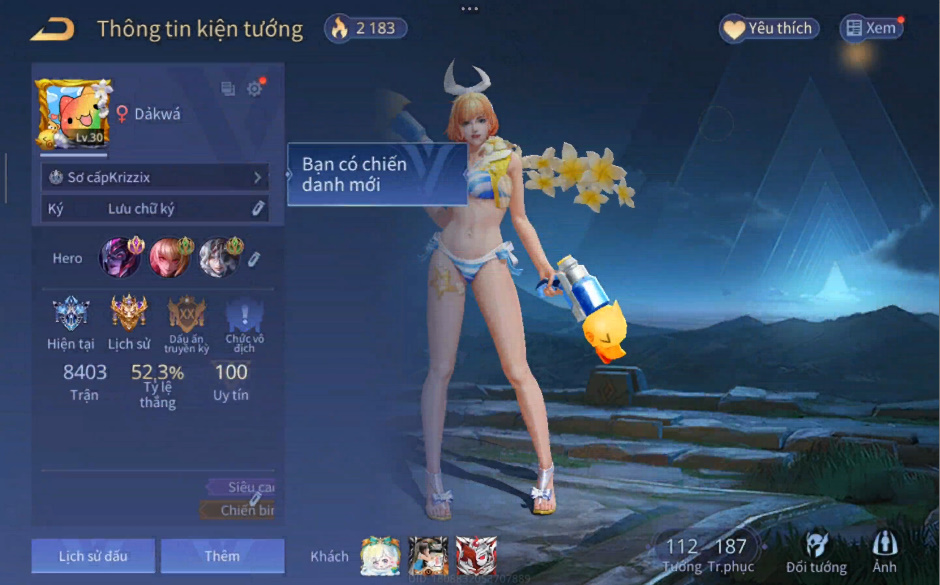Click the Thêm button
940x585 pixels.
coord(222,556)
